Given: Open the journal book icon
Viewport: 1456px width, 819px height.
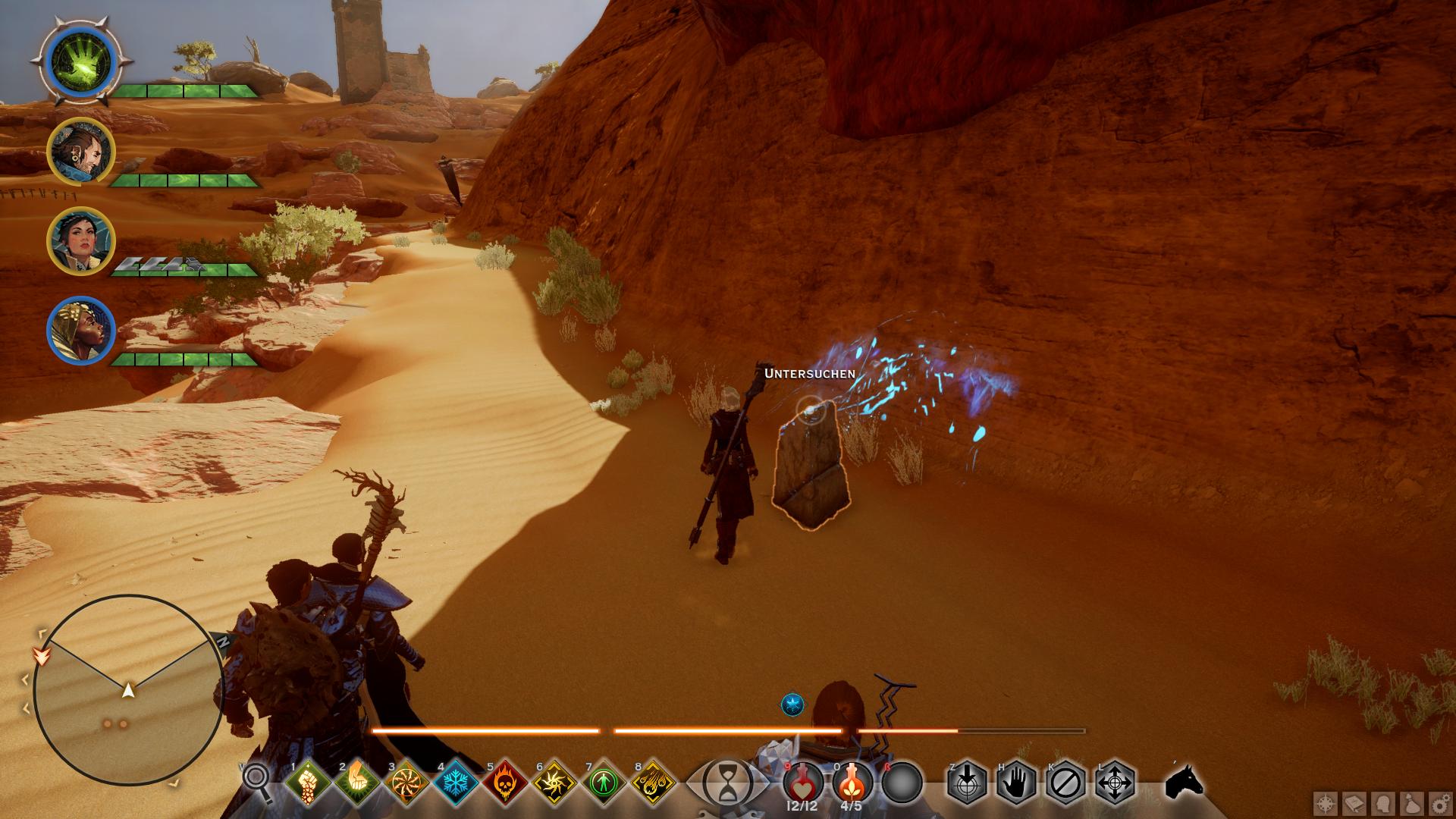Looking at the screenshot, I should (1354, 803).
